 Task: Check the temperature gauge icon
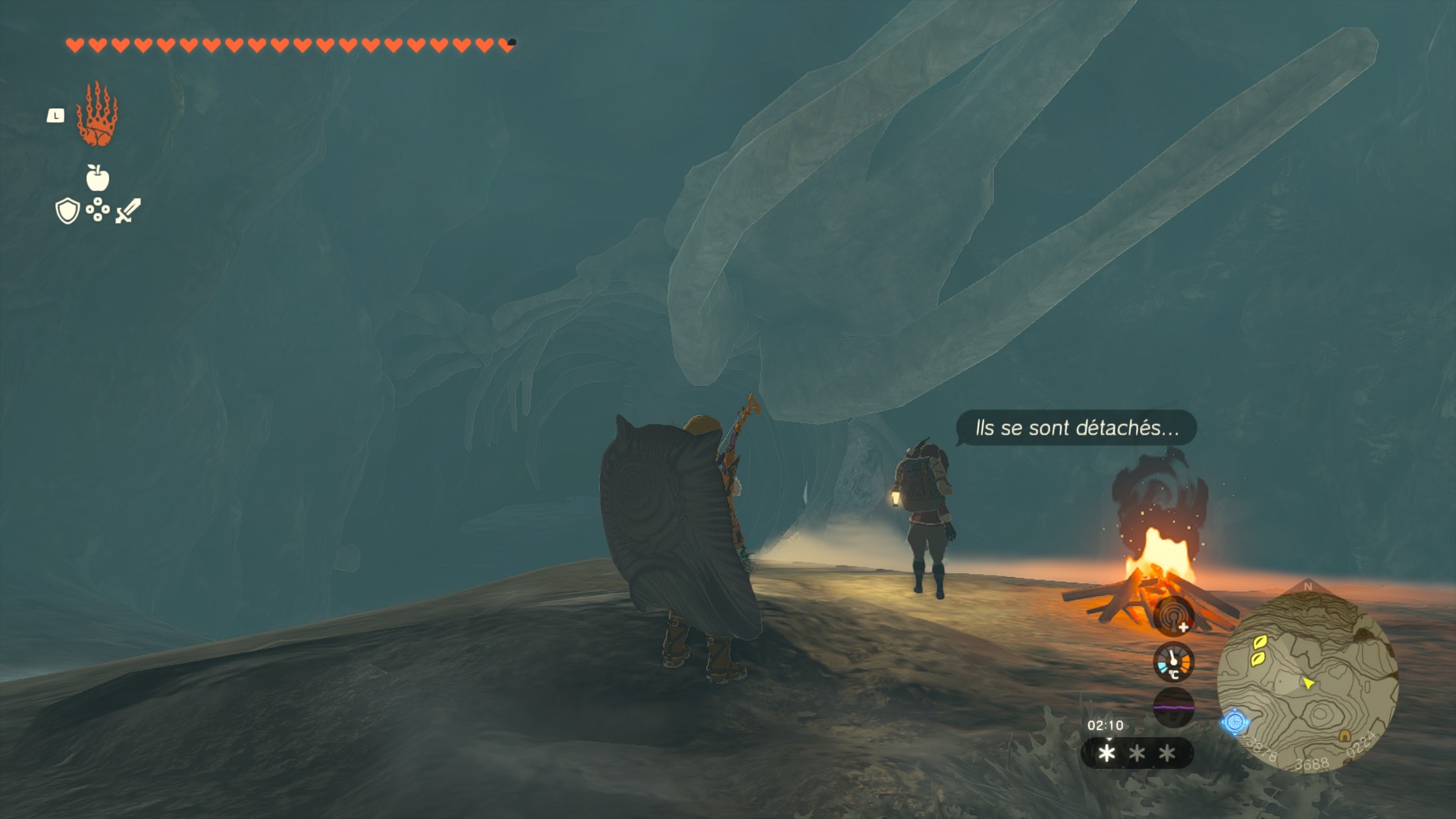pos(1173,662)
